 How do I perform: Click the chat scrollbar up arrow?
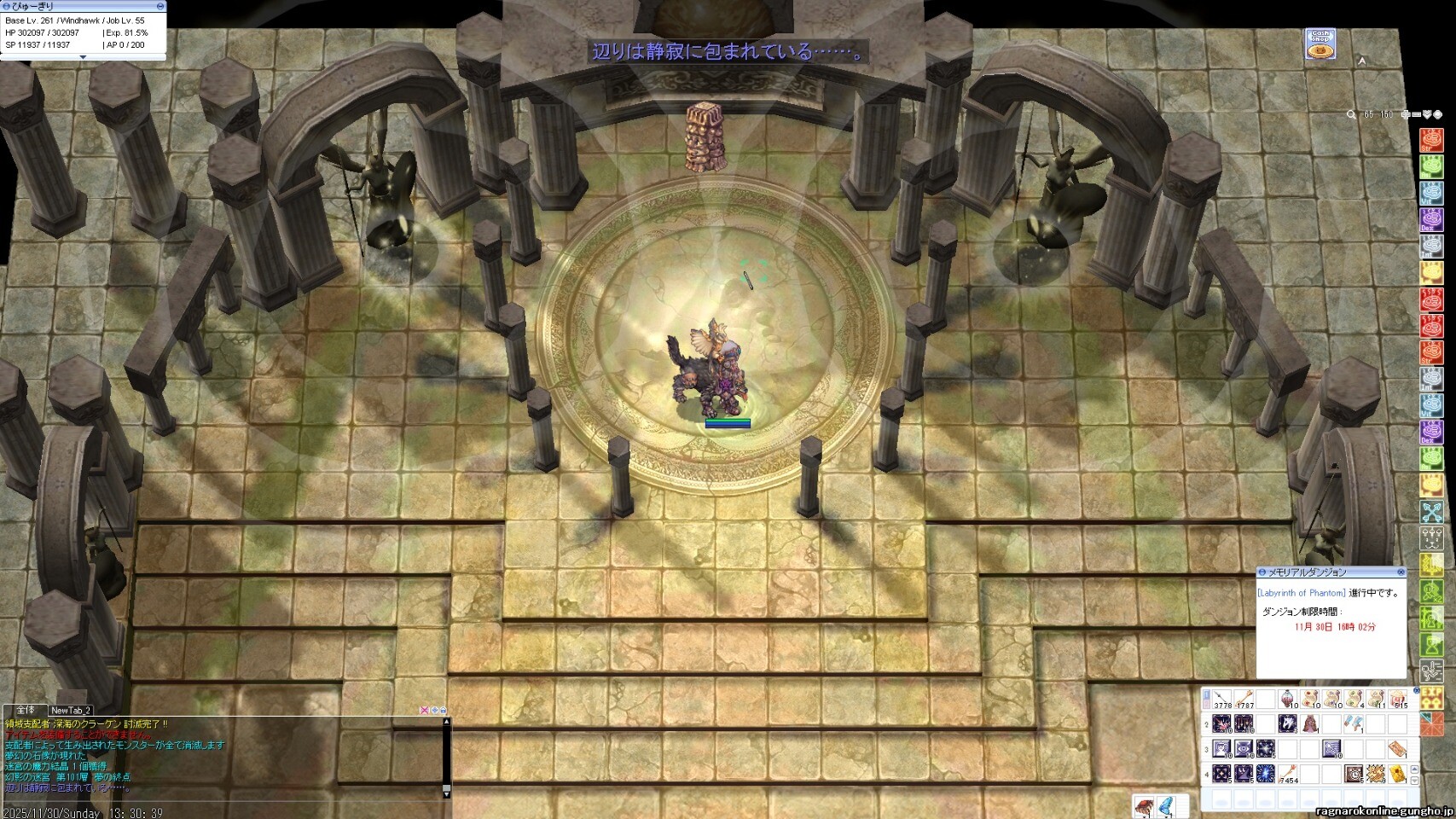pyautogui.click(x=445, y=722)
